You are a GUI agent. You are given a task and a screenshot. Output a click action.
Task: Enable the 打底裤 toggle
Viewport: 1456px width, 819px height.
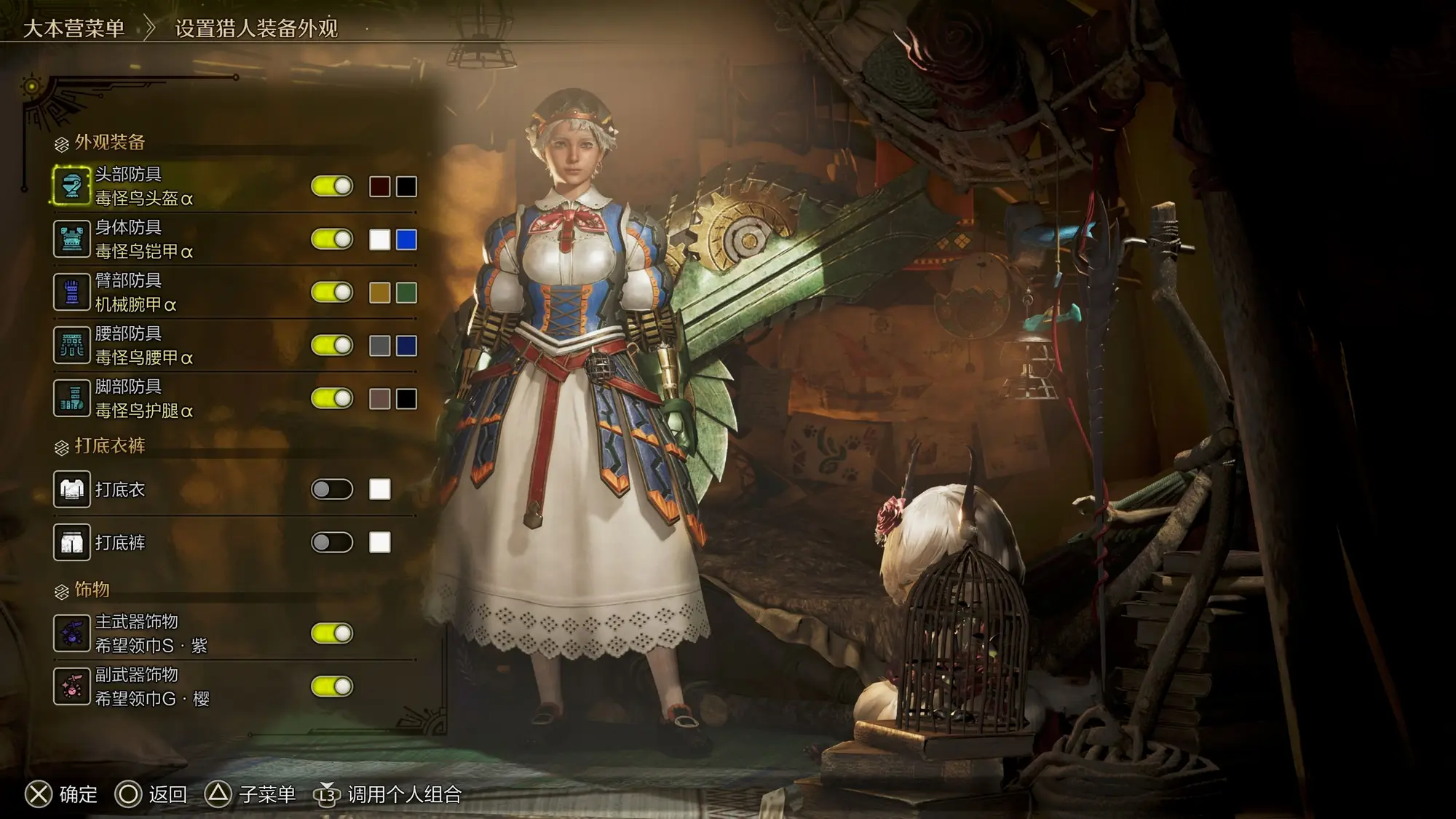tap(332, 542)
